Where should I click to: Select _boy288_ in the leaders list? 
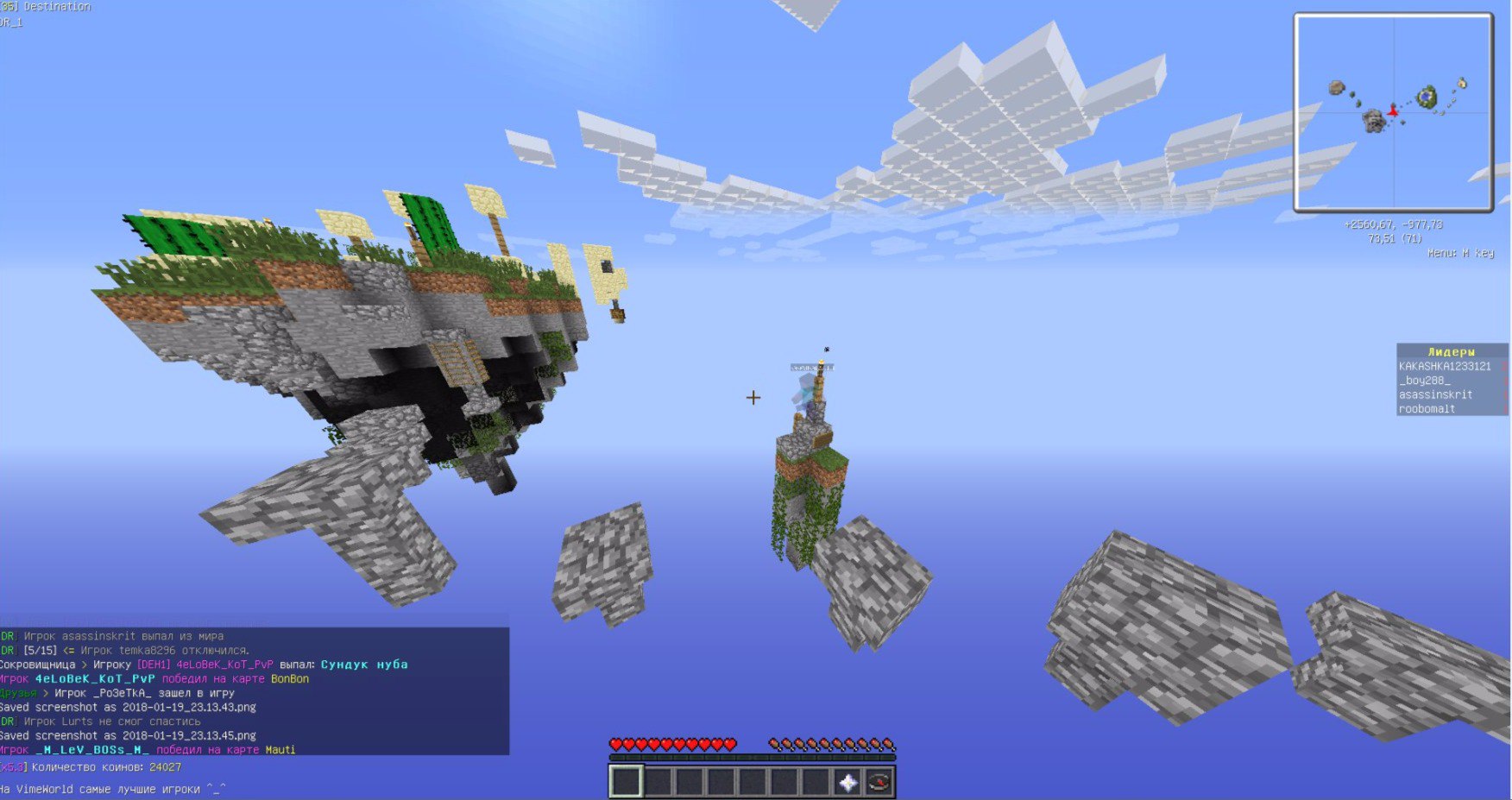pyautogui.click(x=1424, y=381)
